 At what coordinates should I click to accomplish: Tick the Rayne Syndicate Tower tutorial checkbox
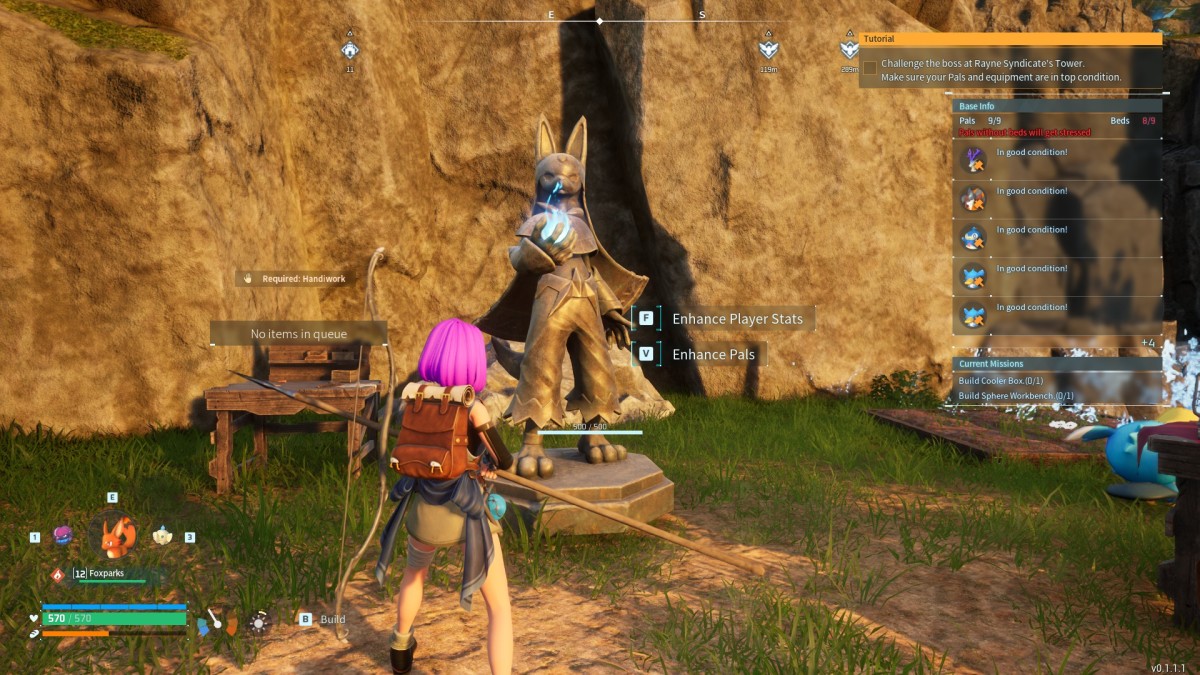(x=870, y=68)
